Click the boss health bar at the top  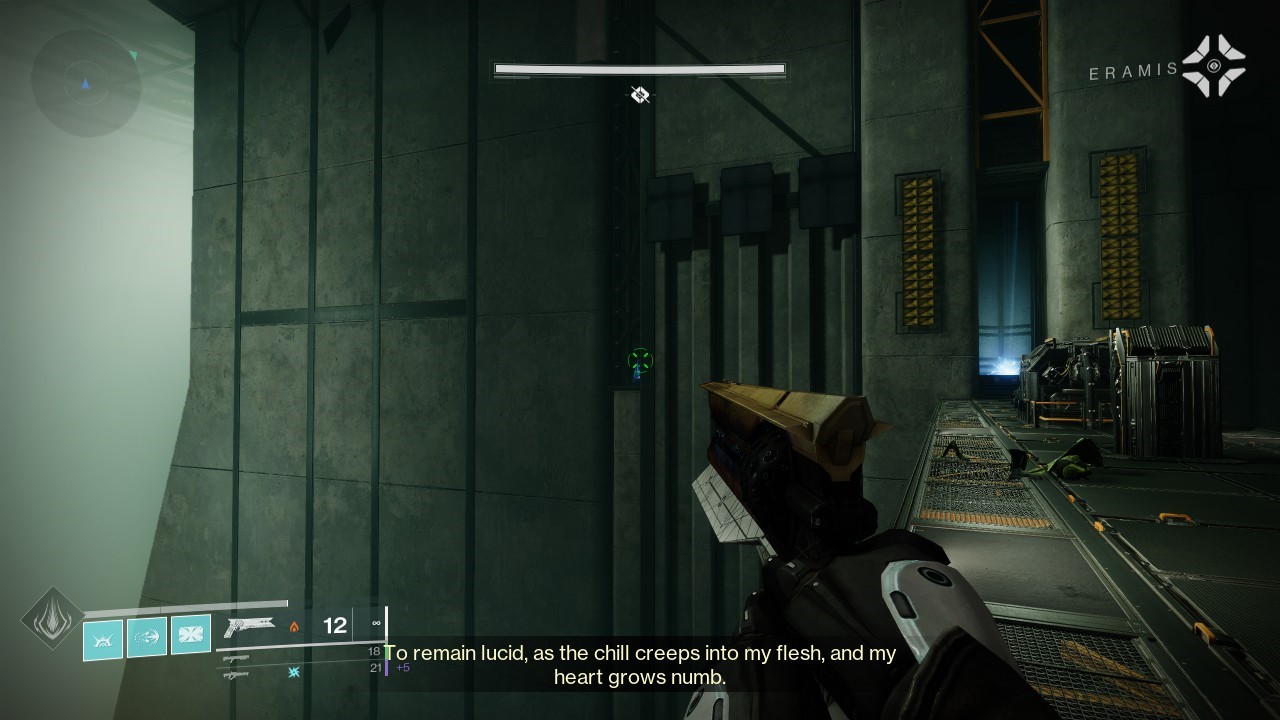[x=639, y=69]
